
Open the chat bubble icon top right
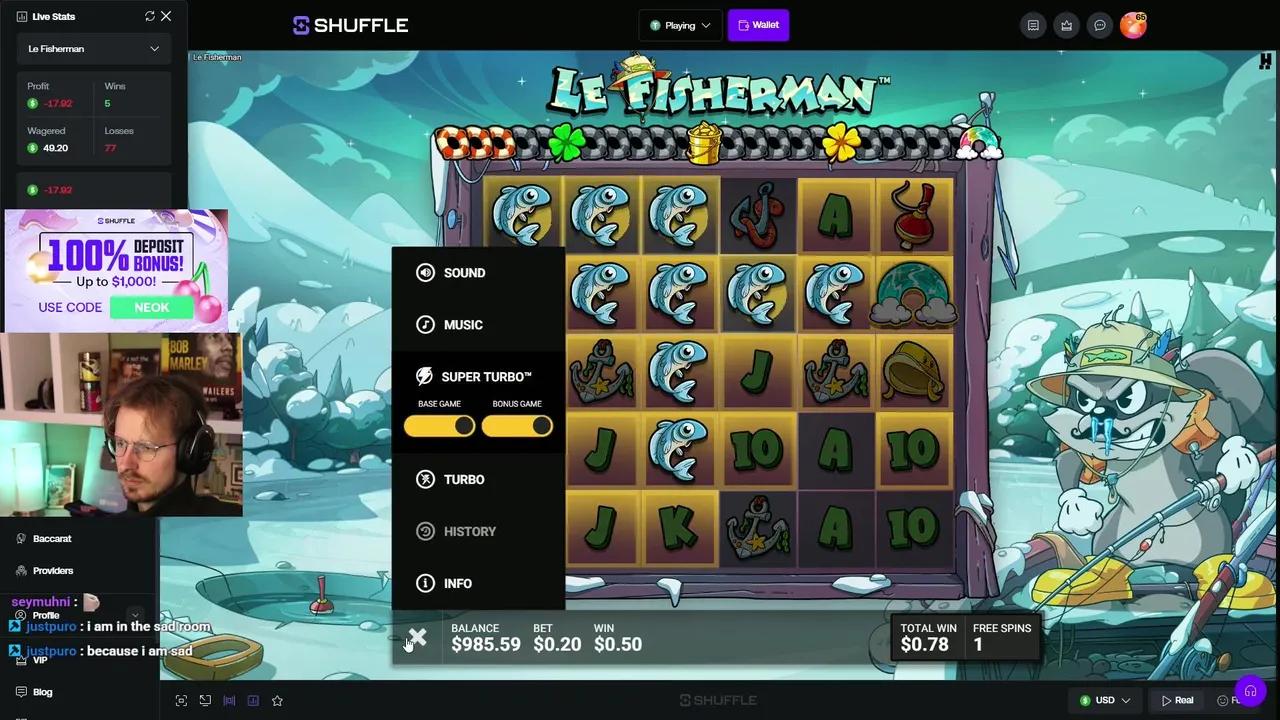(x=1100, y=25)
